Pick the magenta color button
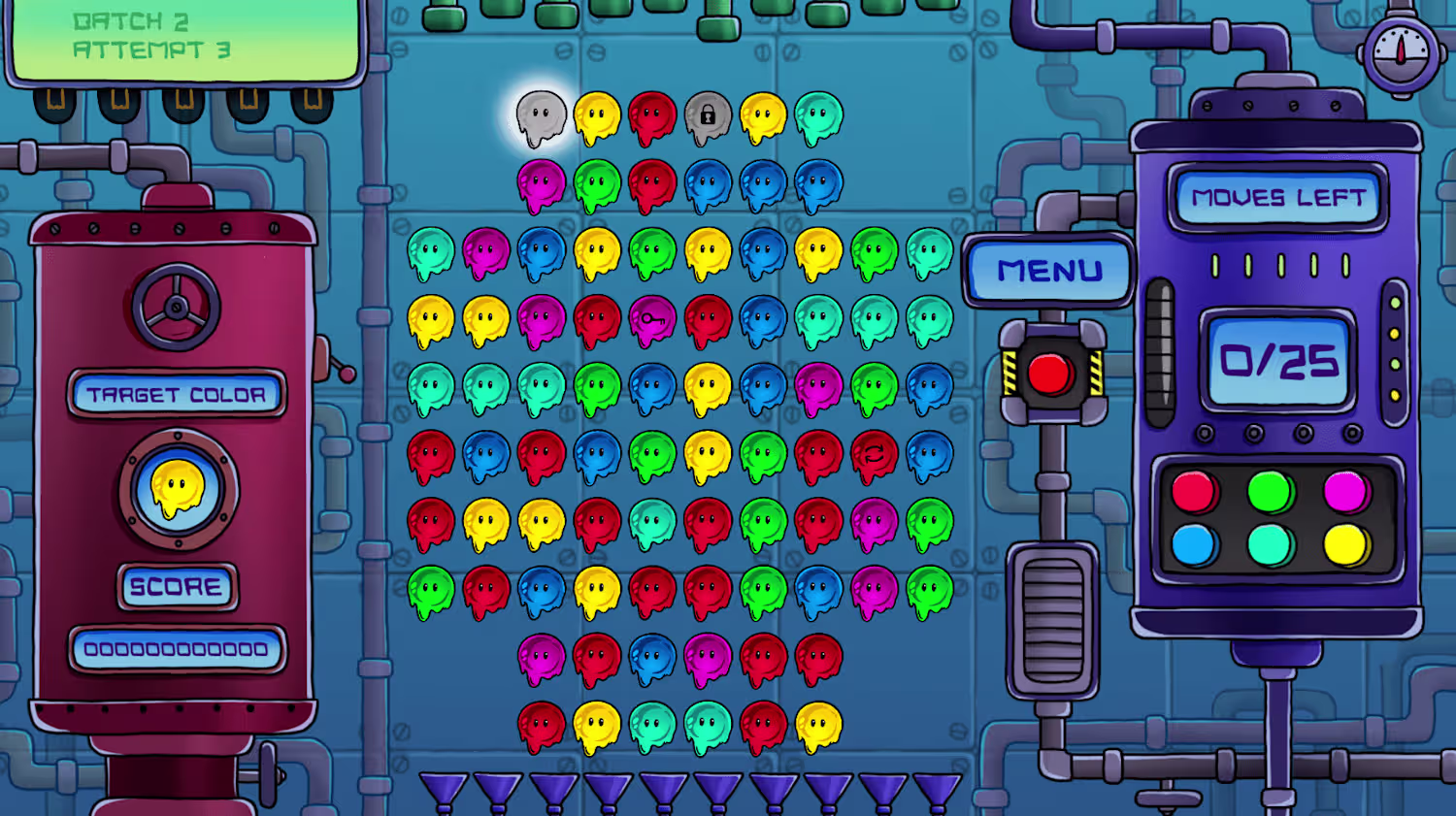Screen dimensions: 1456x816 [1345, 492]
